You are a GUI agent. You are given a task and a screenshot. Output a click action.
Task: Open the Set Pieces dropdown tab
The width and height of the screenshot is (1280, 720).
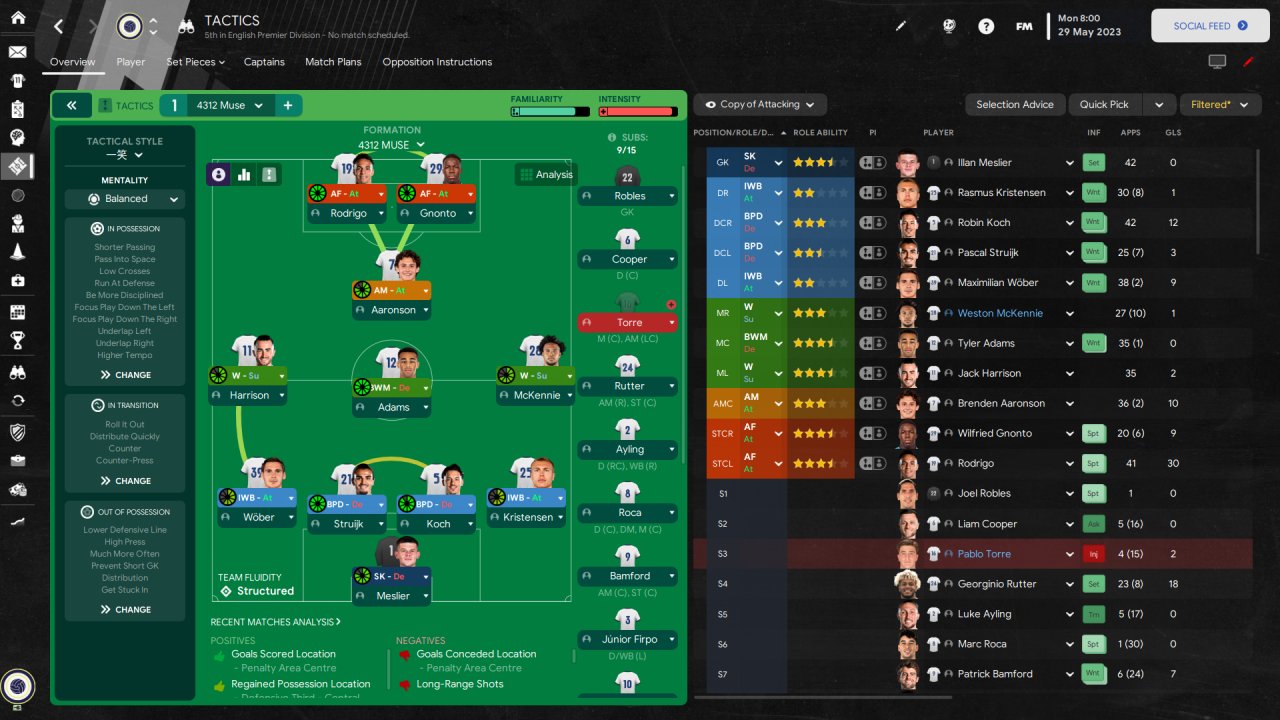[x=195, y=62]
